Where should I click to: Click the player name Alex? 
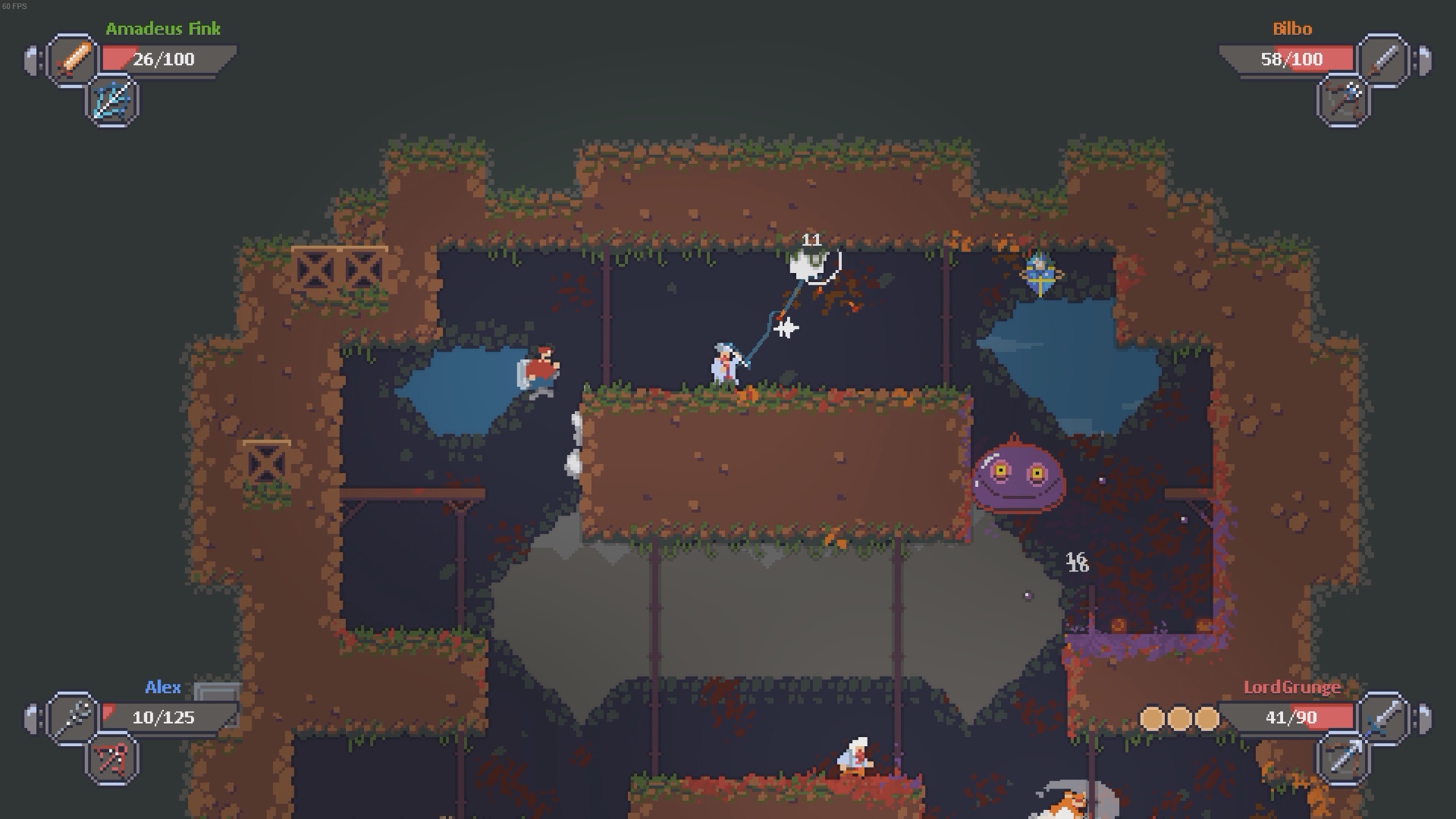(164, 688)
